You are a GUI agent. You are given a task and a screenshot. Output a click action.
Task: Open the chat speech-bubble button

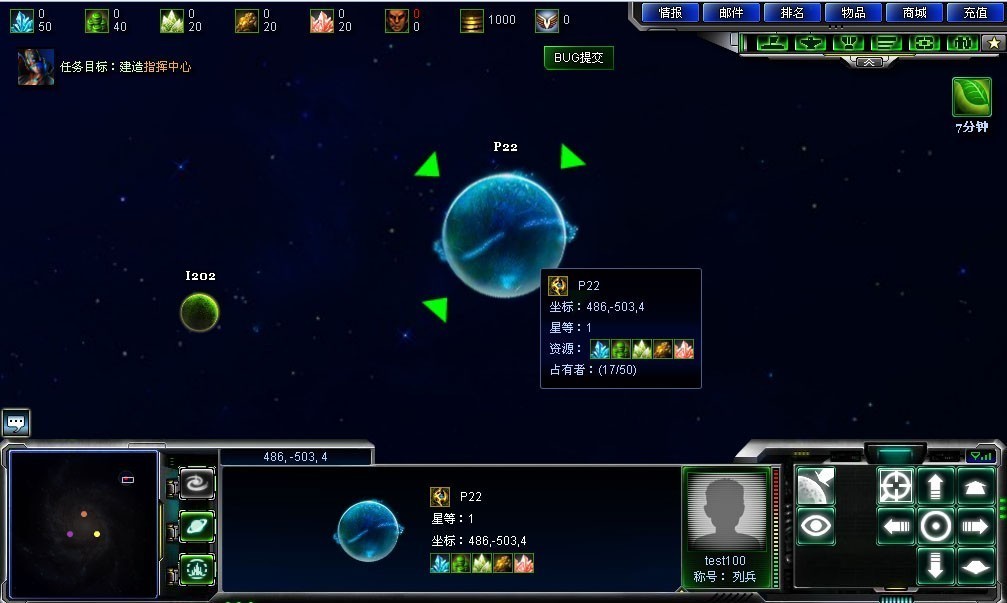tap(16, 423)
